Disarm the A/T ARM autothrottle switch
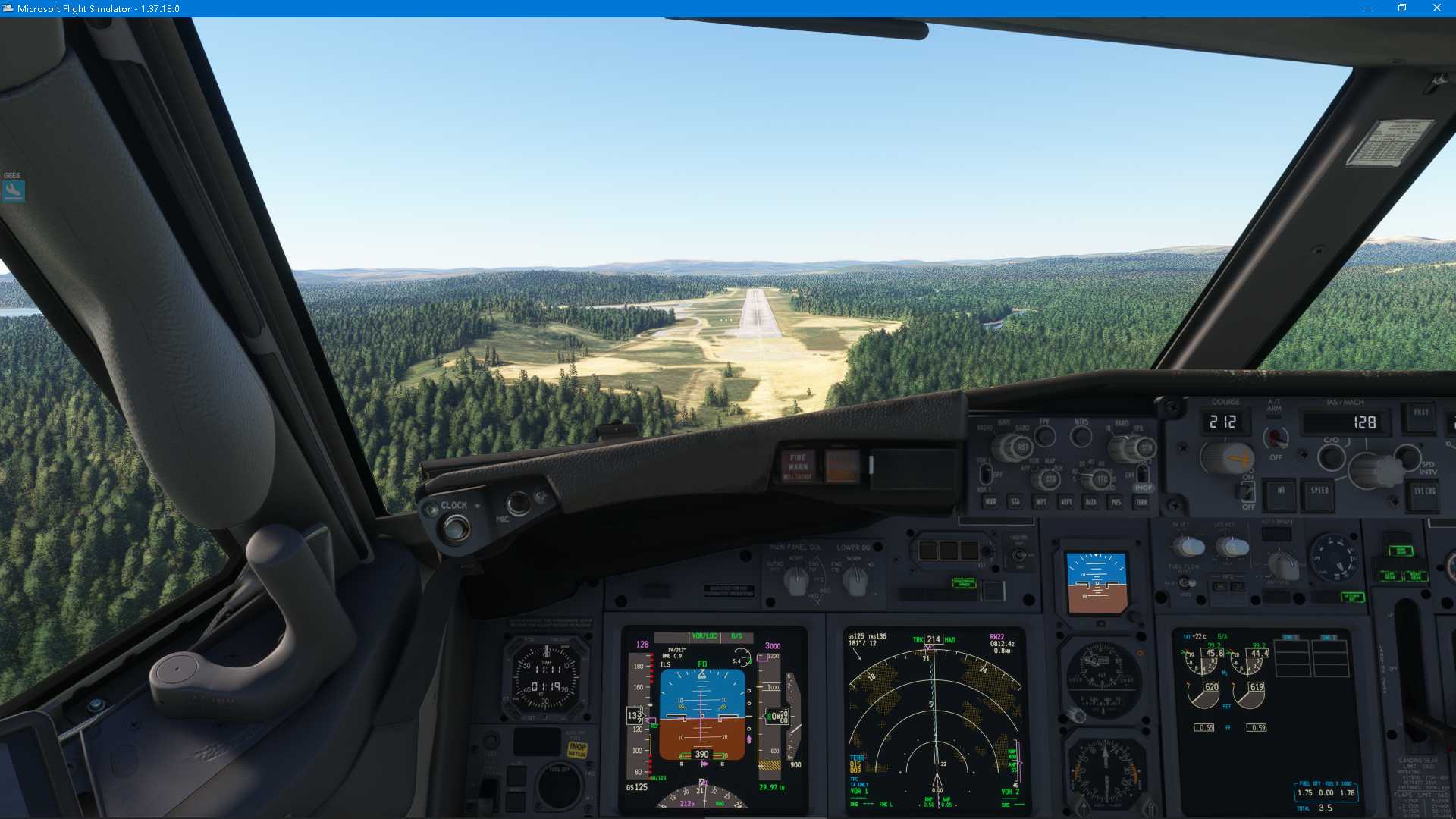The image size is (1456, 819). (1276, 438)
